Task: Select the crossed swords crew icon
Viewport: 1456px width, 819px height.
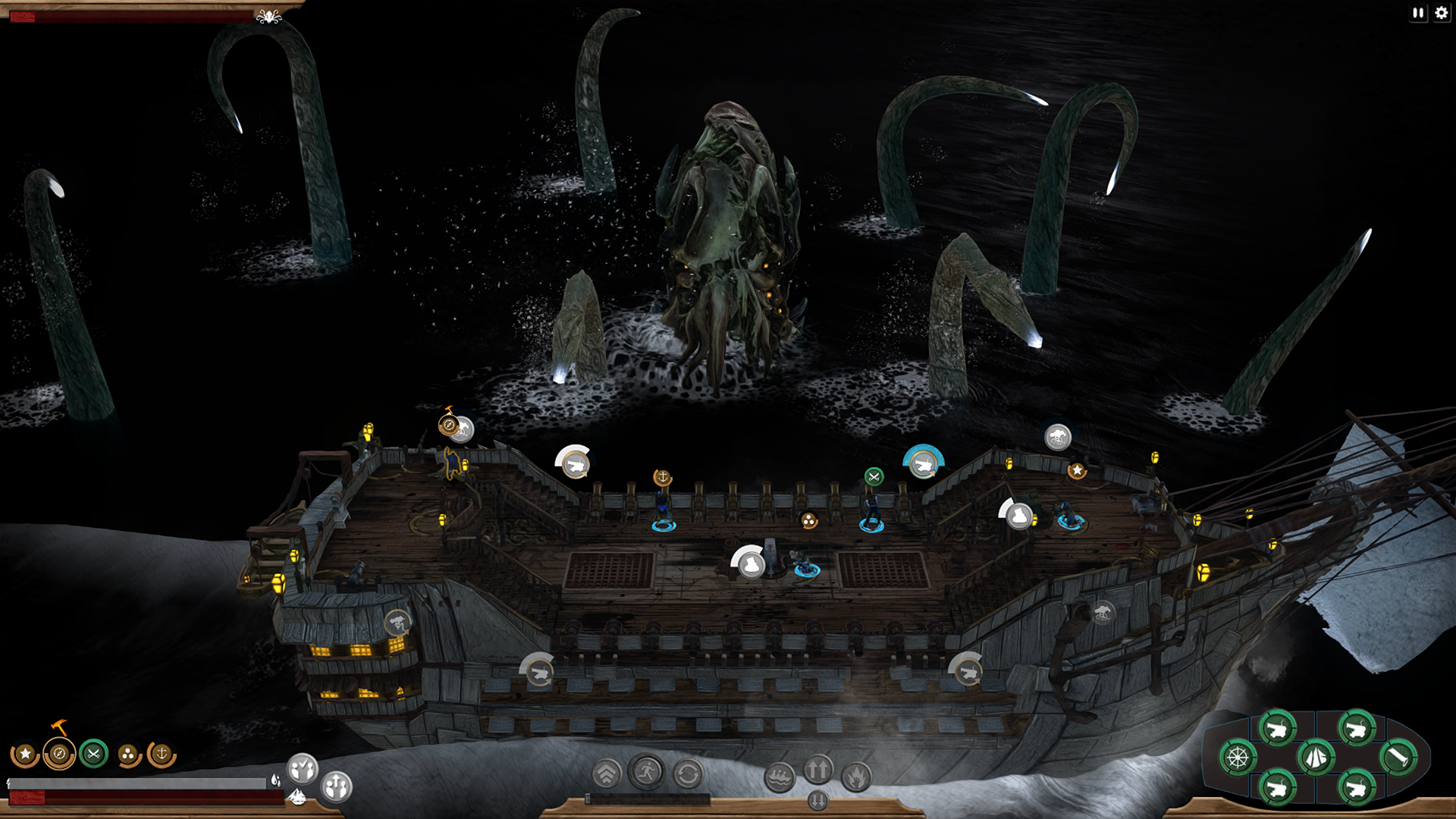Action: pos(94,754)
